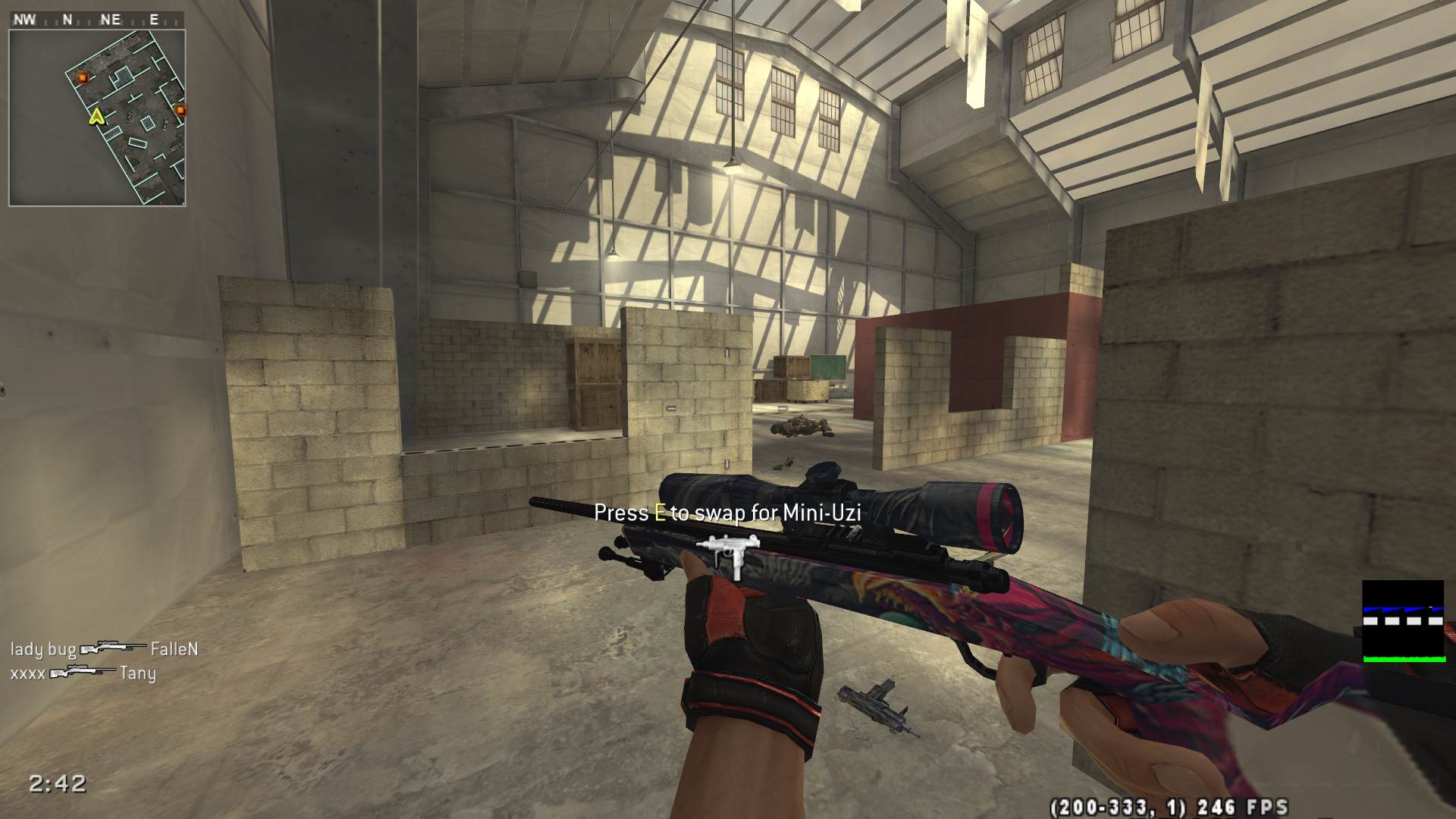Select the xxxx and Tany kill feed entry

pyautogui.click(x=83, y=673)
